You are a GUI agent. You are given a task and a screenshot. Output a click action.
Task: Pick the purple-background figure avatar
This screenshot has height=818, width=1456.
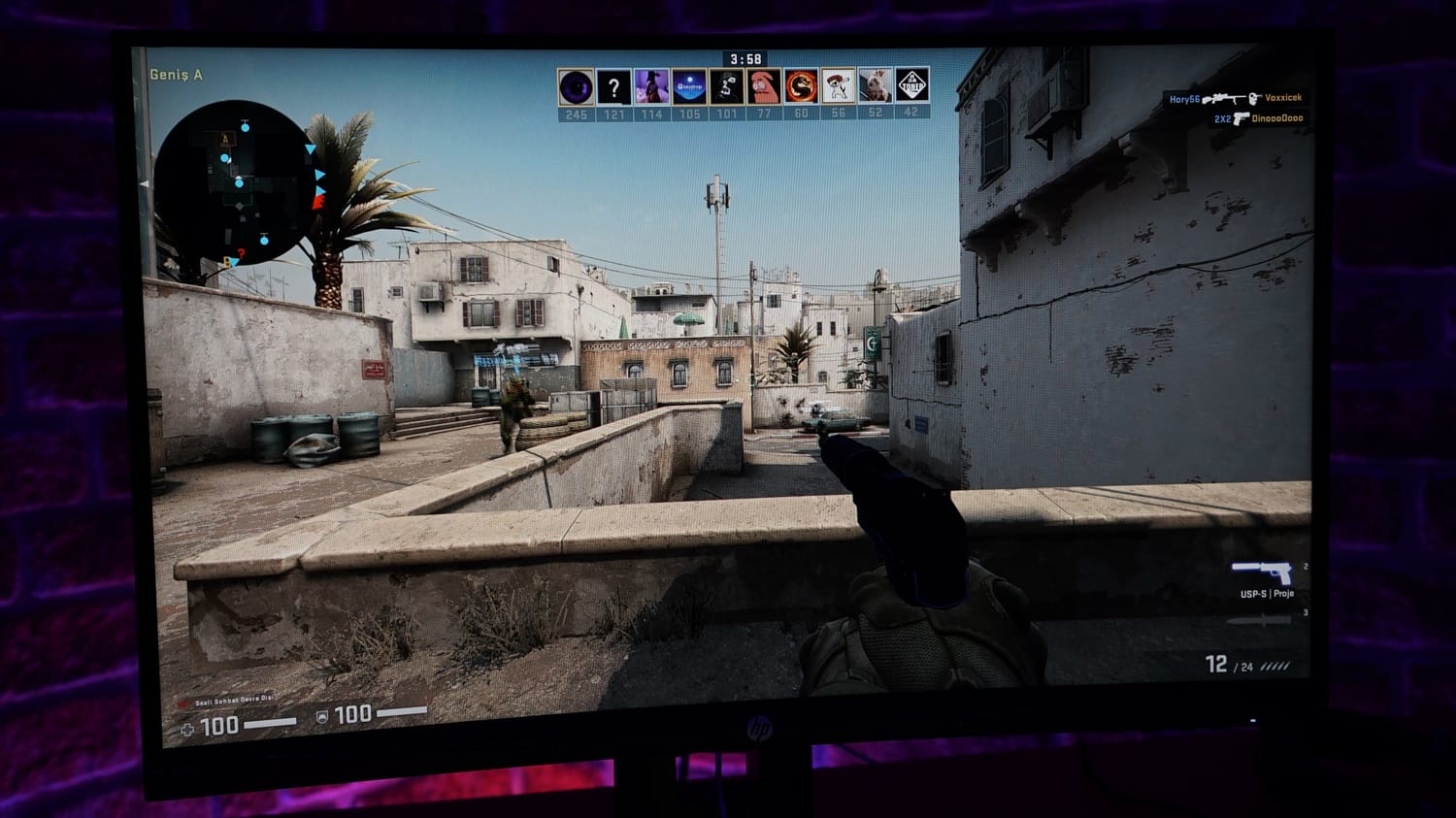coord(651,87)
